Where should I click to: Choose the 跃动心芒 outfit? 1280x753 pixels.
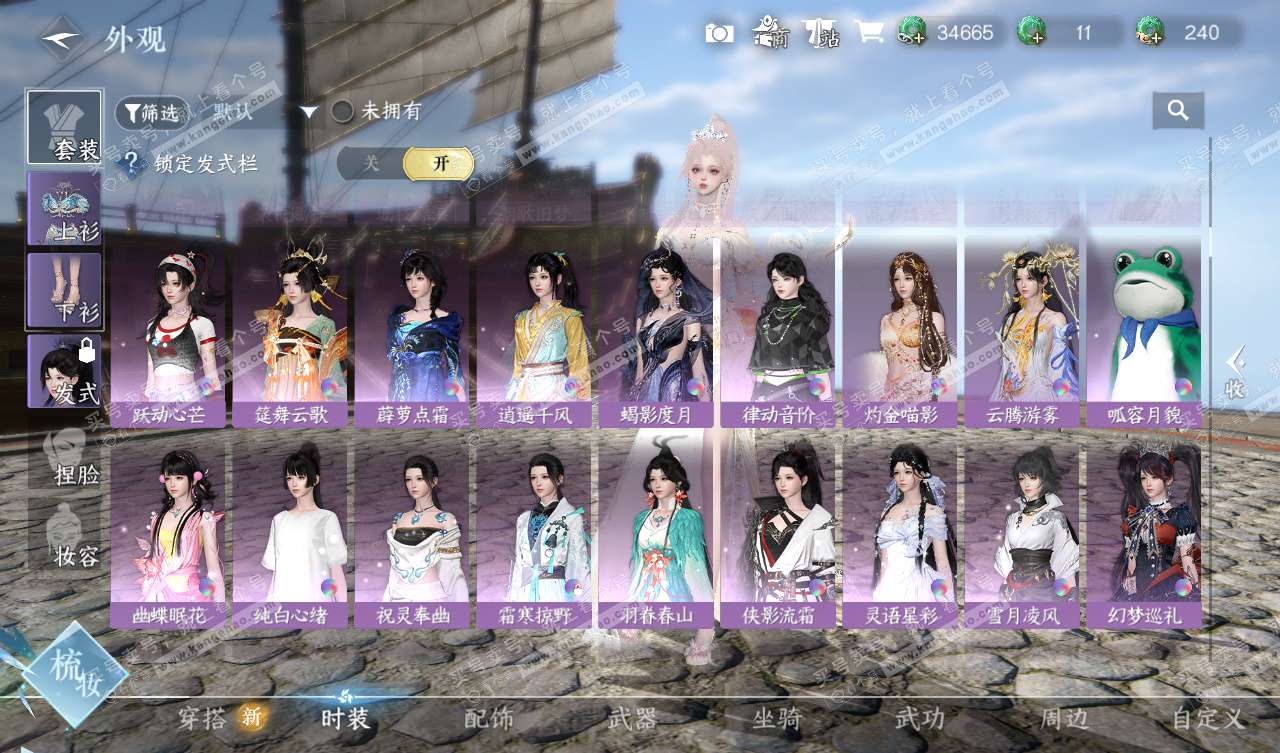[168, 338]
